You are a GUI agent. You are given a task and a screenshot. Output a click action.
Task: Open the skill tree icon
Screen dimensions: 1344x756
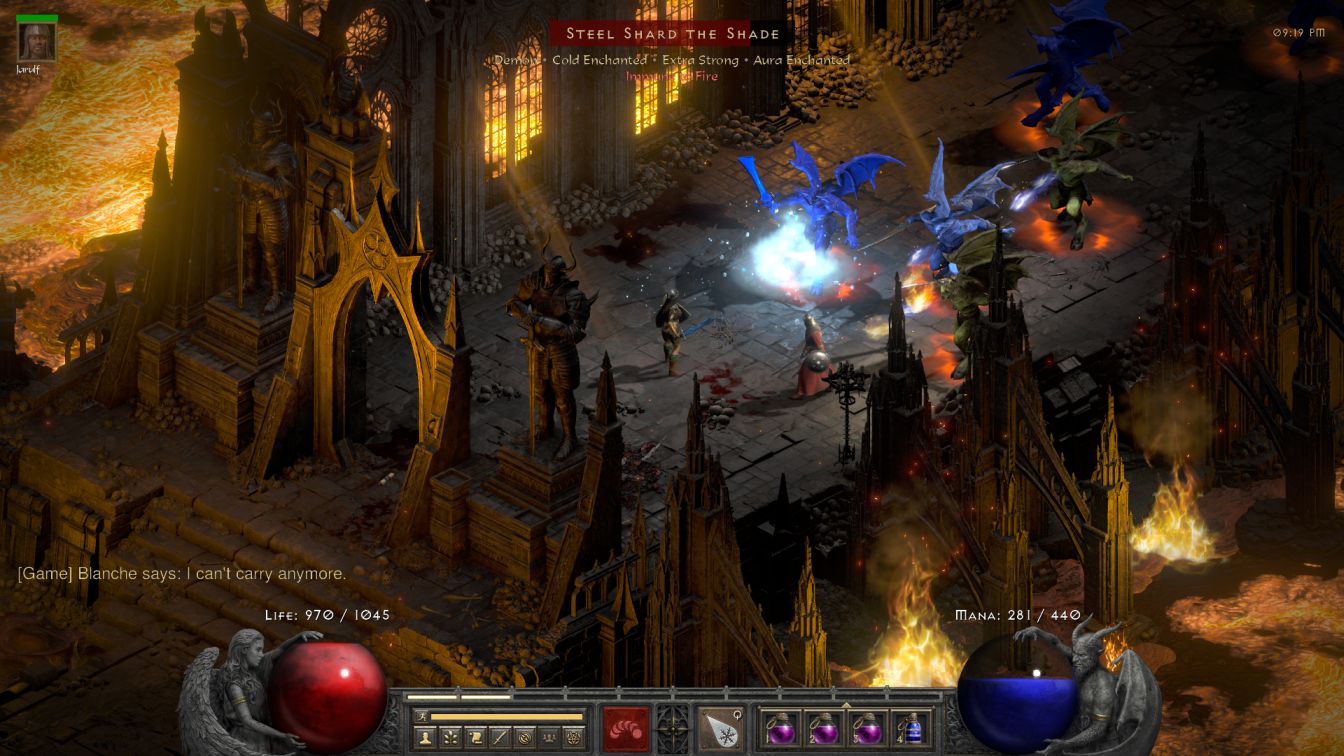452,737
